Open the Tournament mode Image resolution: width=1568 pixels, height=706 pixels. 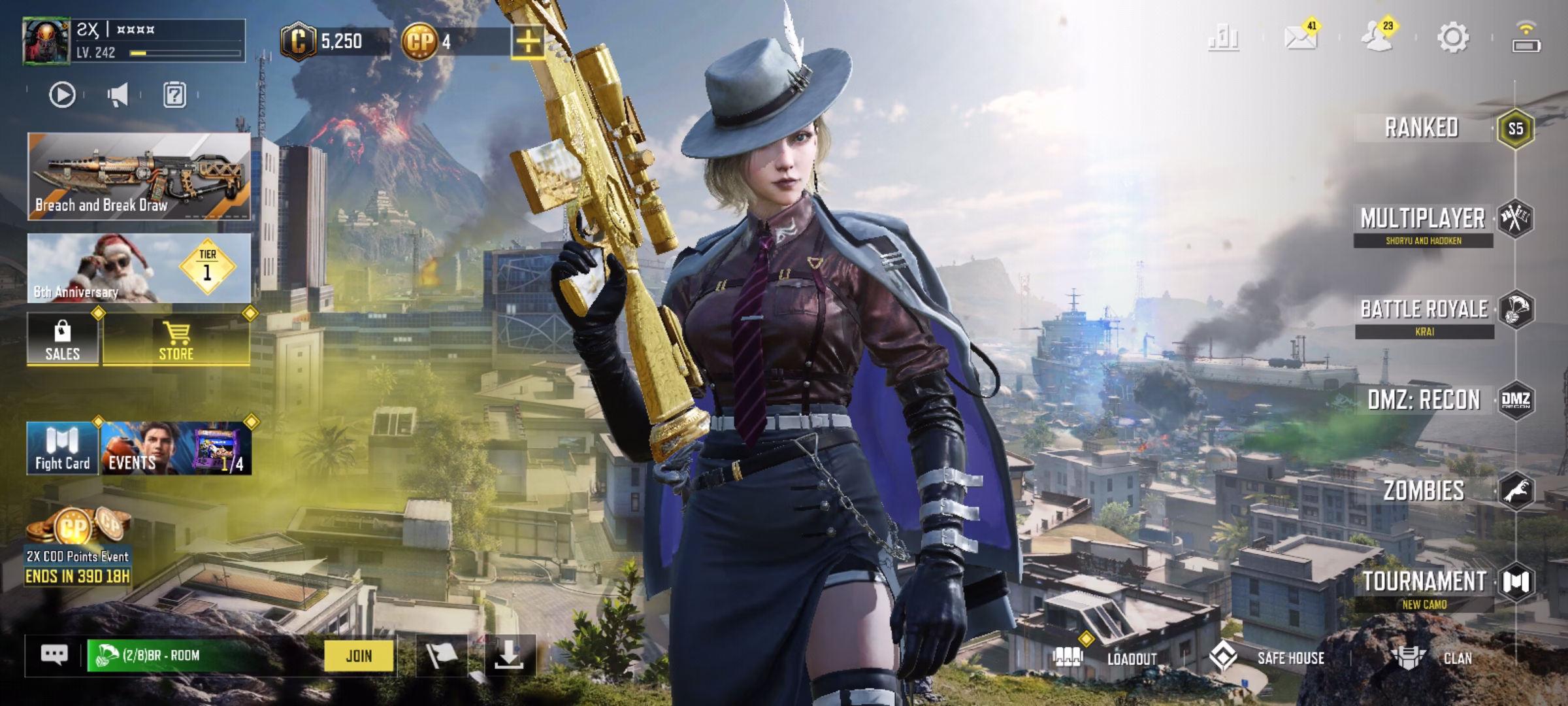click(1424, 582)
